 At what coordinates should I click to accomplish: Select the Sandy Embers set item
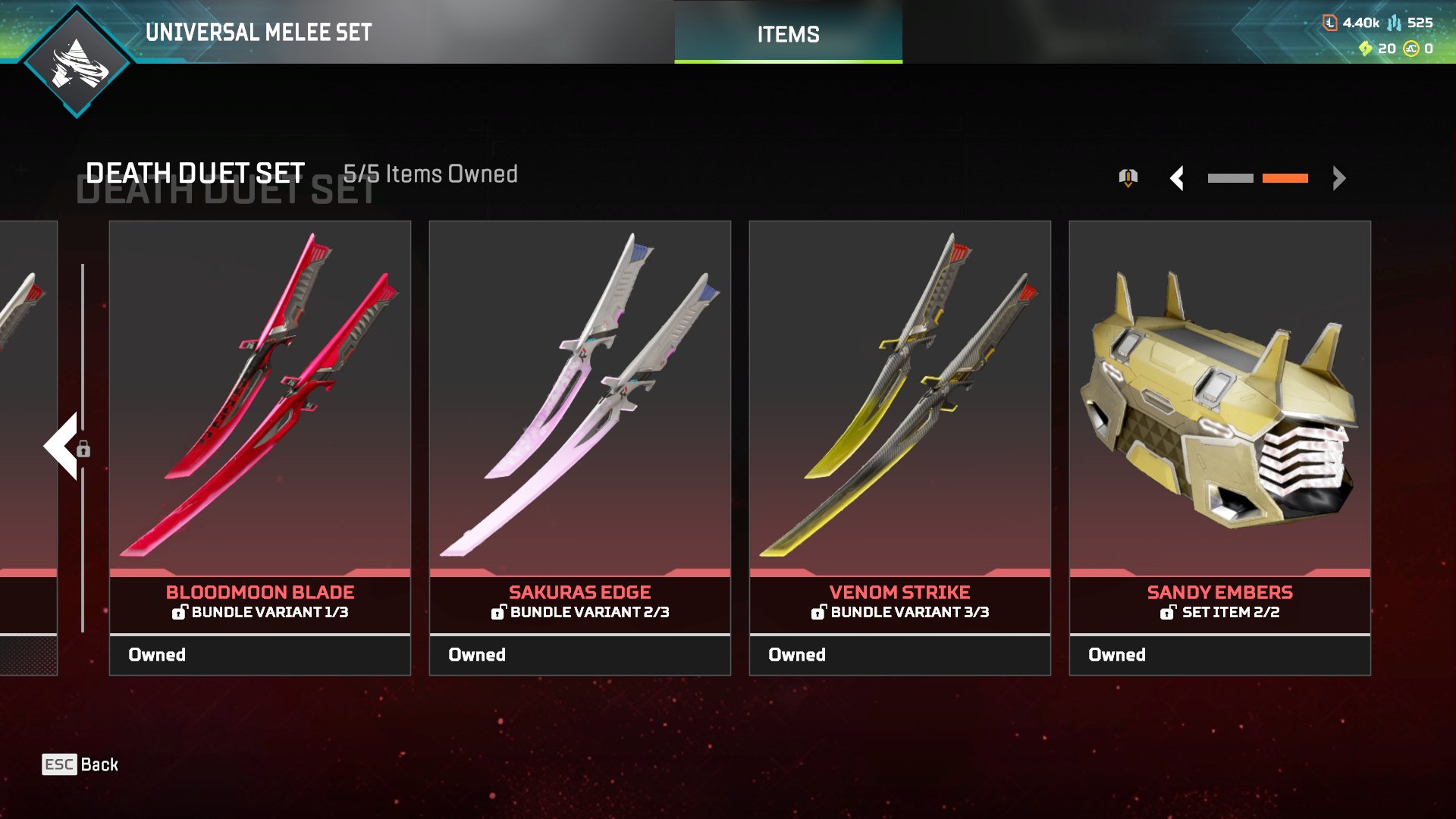[x=1220, y=447]
